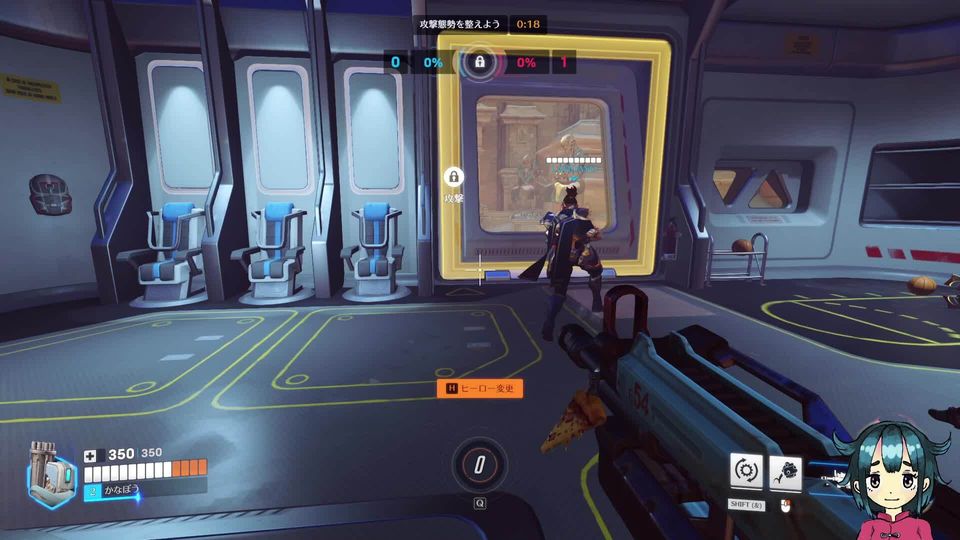Image resolution: width=960 pixels, height=540 pixels.
Task: Activate Bastion's Reconfigure ability icon
Action: (x=746, y=470)
